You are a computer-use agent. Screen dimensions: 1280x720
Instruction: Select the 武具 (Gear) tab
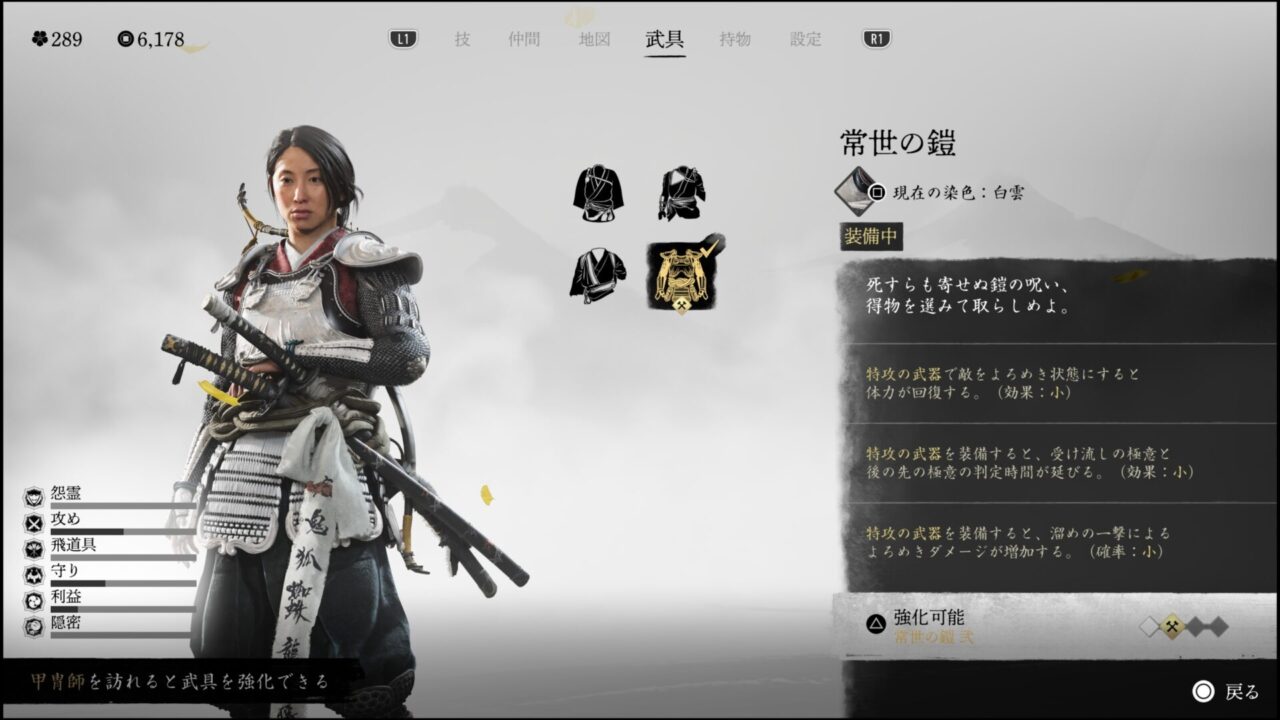665,40
